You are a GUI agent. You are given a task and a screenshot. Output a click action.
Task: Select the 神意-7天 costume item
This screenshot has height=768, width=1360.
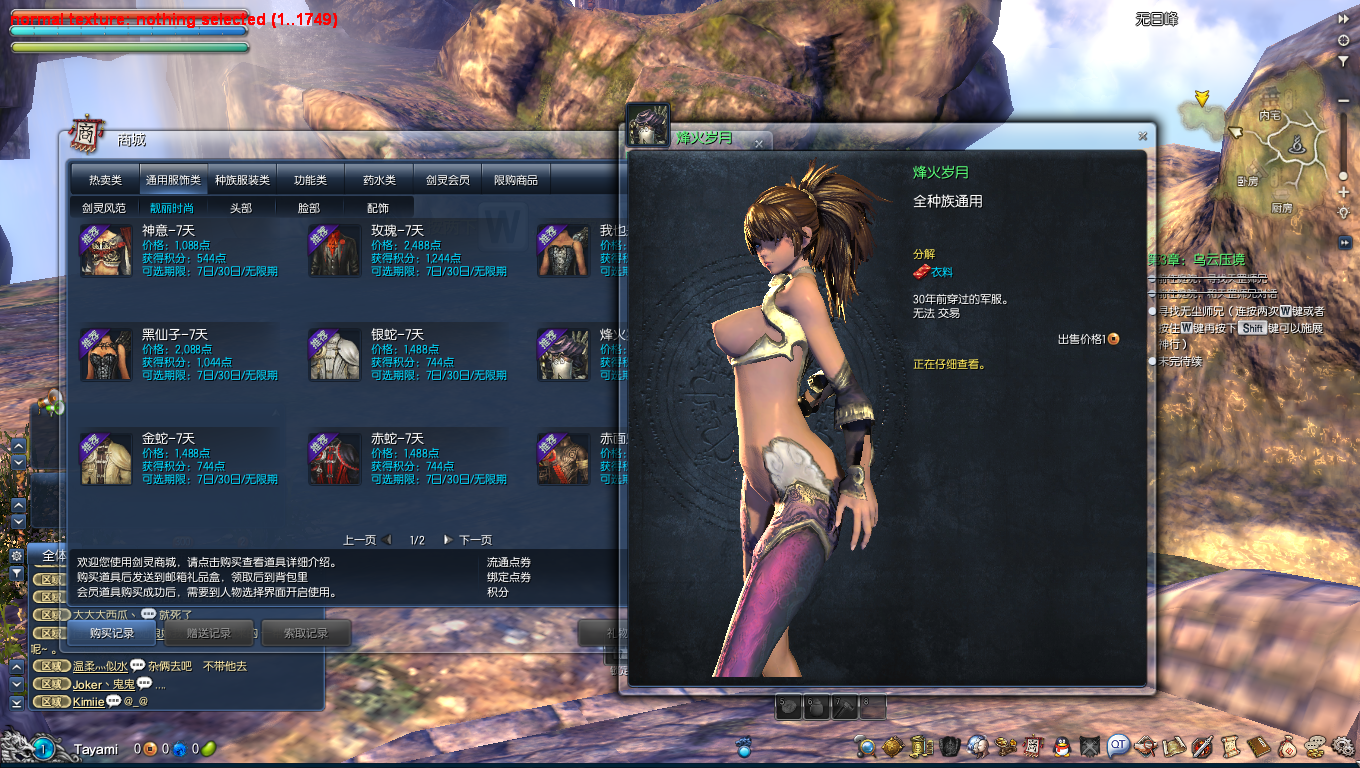[106, 251]
